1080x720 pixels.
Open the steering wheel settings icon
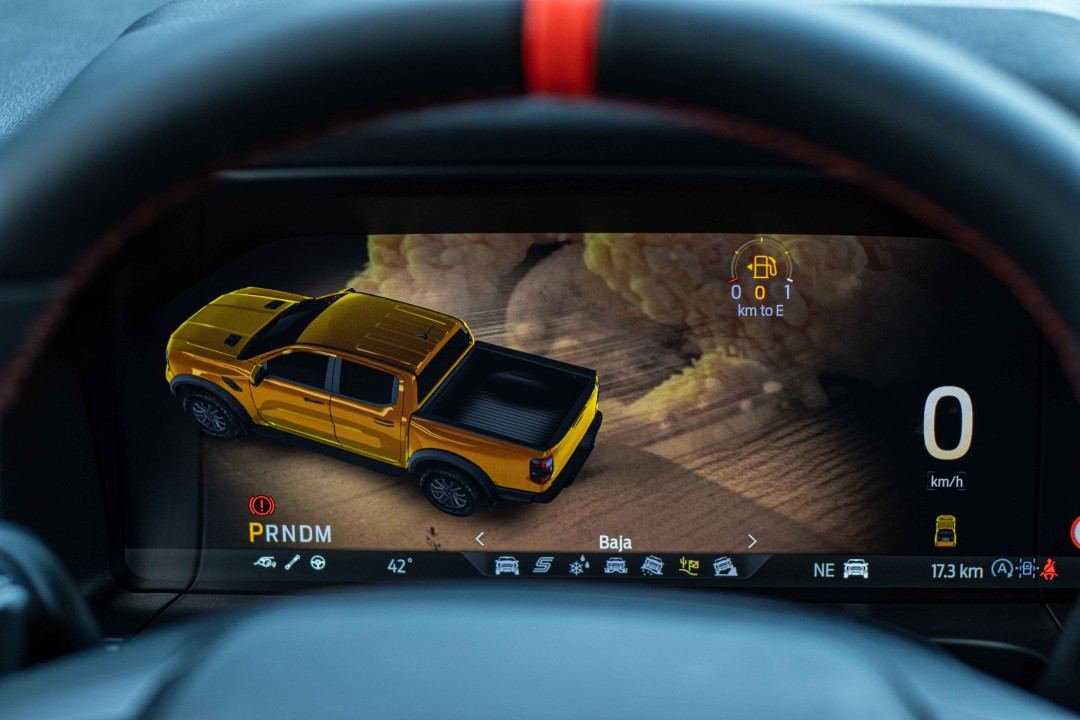[x=318, y=563]
